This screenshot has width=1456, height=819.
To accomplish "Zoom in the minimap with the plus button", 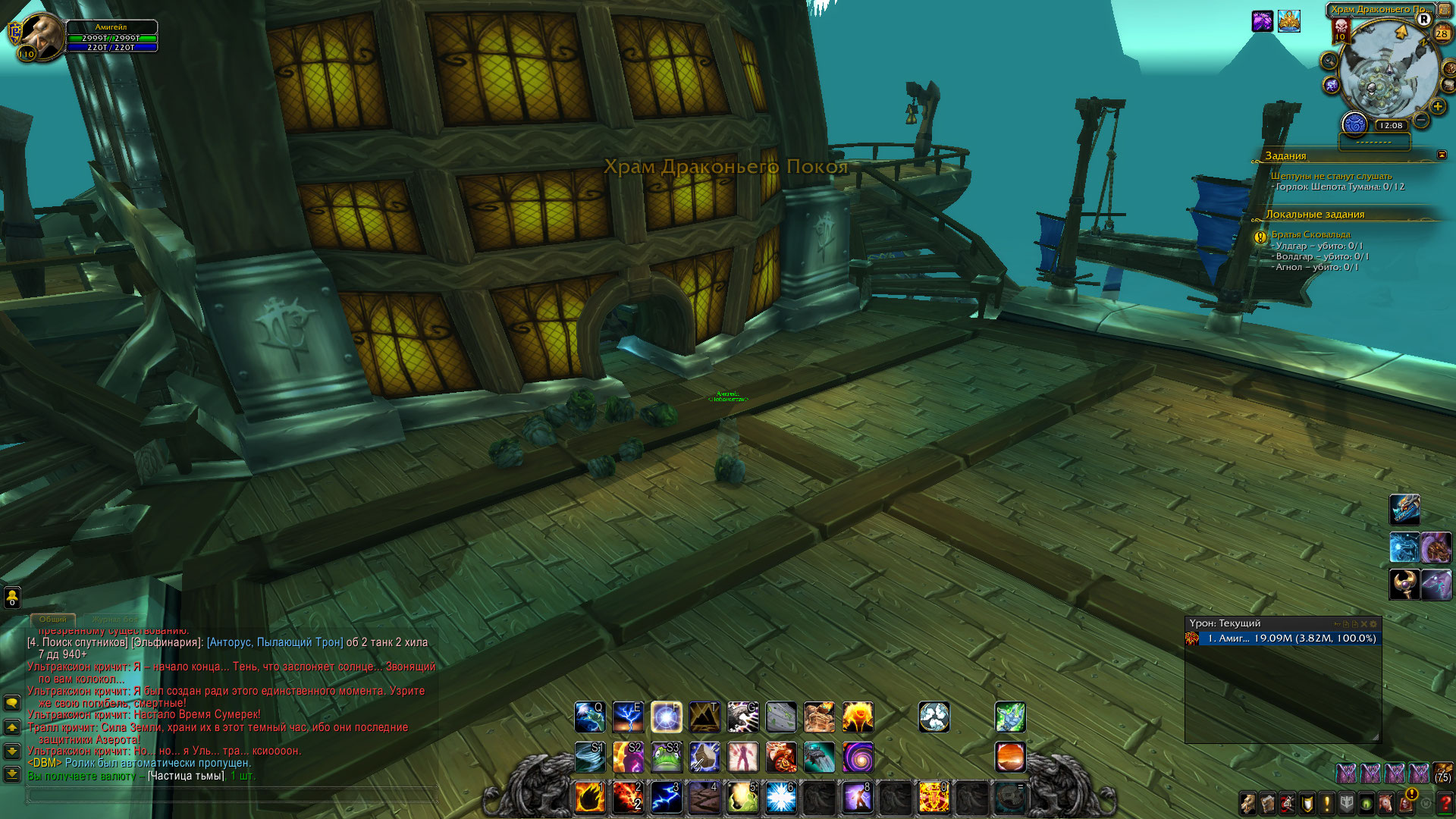I will click(x=1437, y=107).
